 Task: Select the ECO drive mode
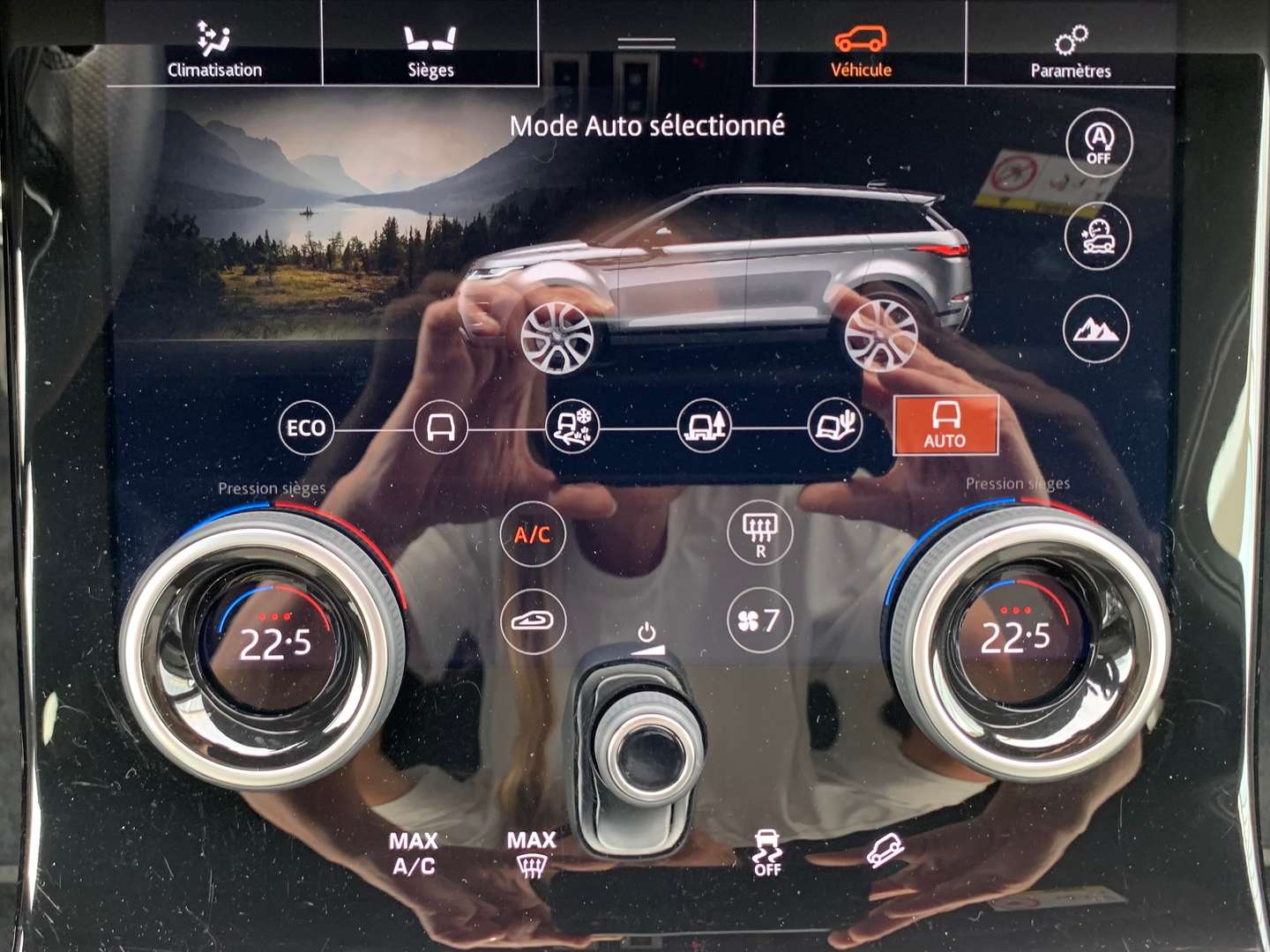[x=305, y=428]
